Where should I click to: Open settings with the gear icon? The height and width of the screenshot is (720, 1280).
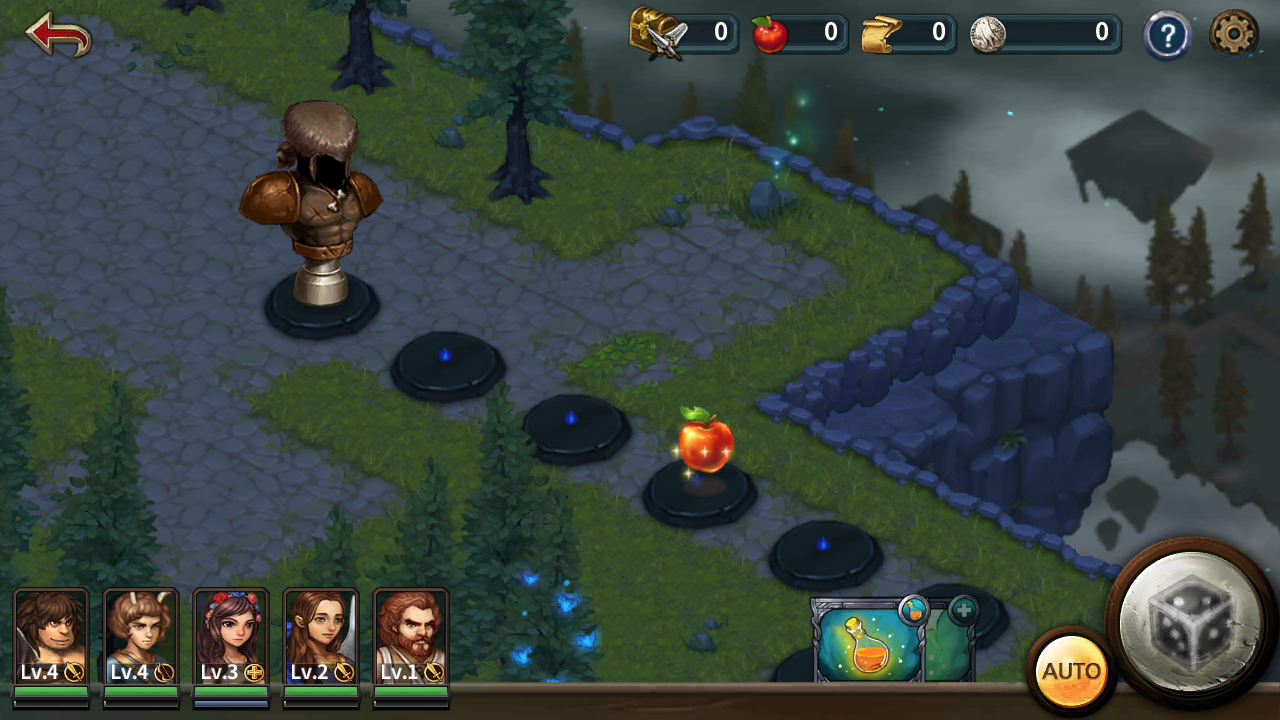click(1234, 35)
